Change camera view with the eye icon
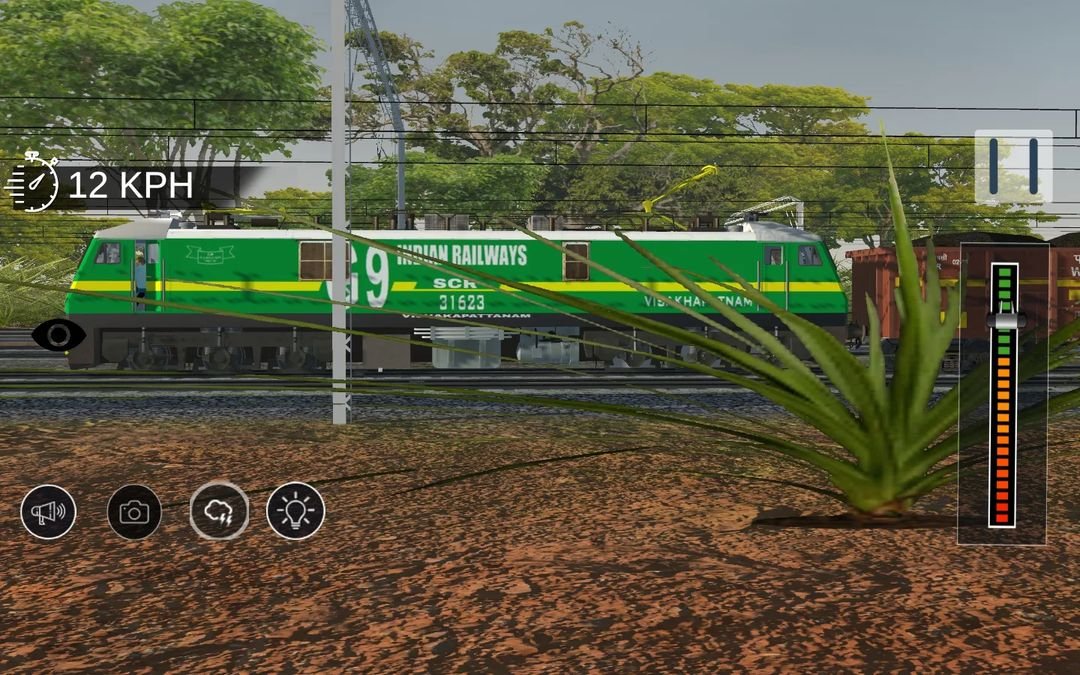This screenshot has height=675, width=1080. (58, 334)
